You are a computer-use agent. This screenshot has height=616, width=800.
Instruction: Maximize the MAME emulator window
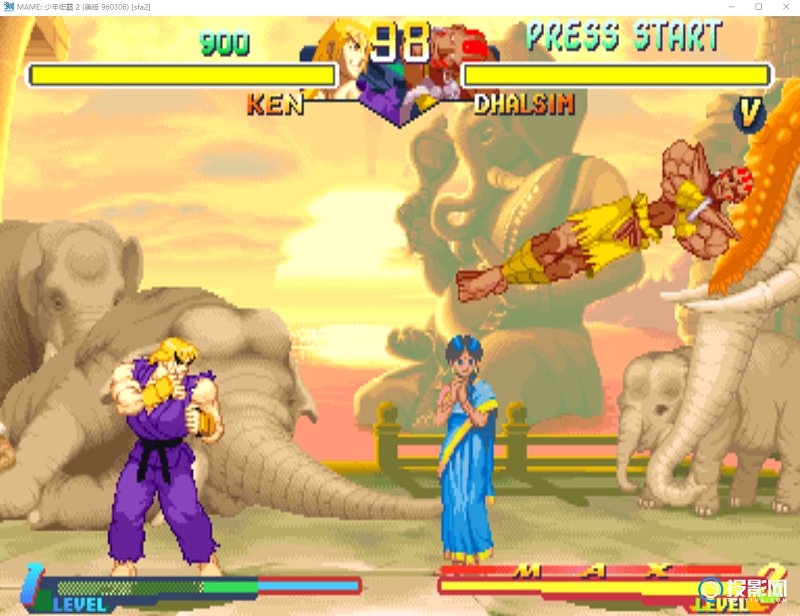pos(758,7)
